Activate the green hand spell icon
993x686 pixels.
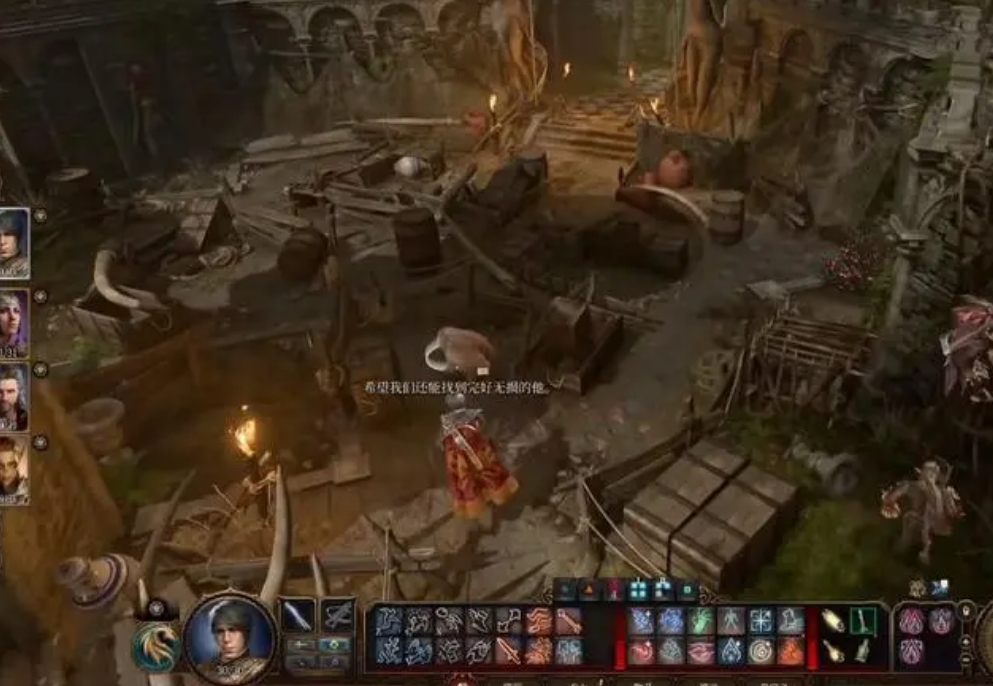[x=702, y=621]
